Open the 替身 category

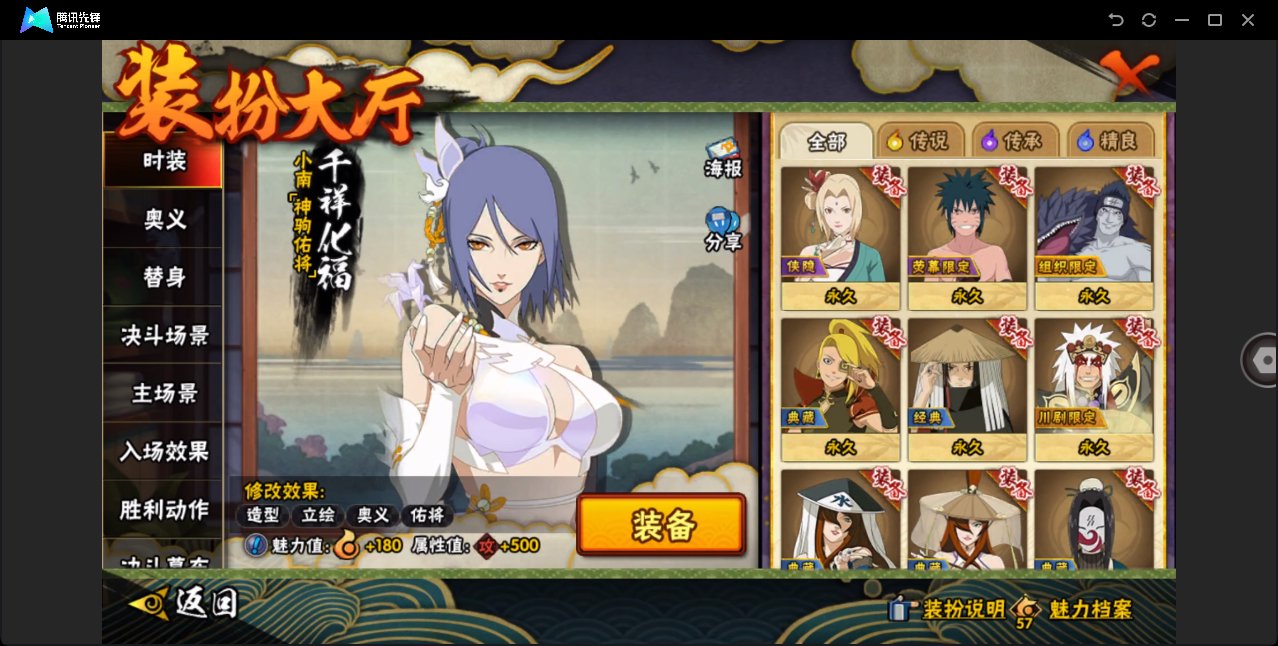coord(163,277)
